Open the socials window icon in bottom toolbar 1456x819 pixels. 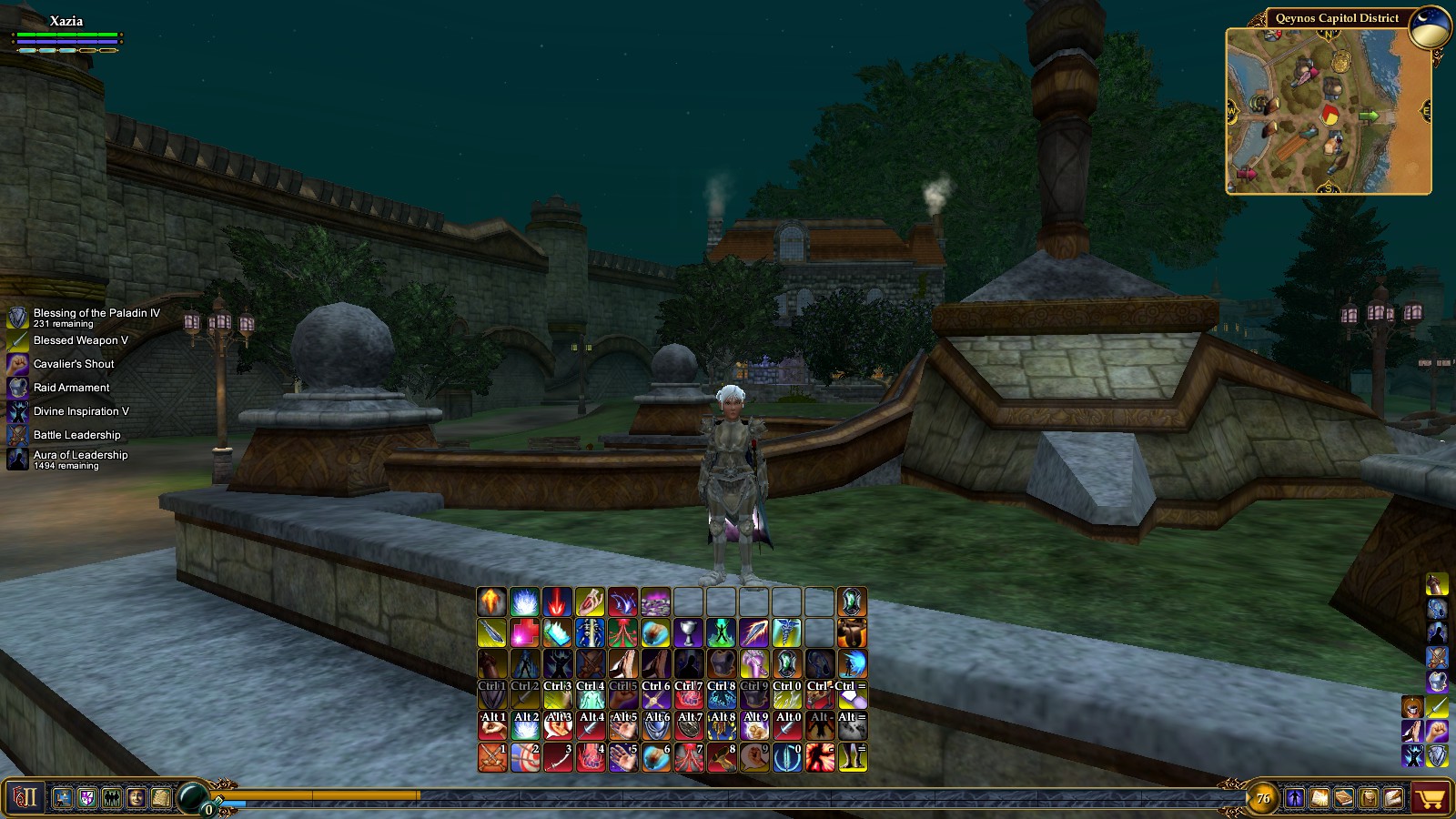tap(111, 798)
